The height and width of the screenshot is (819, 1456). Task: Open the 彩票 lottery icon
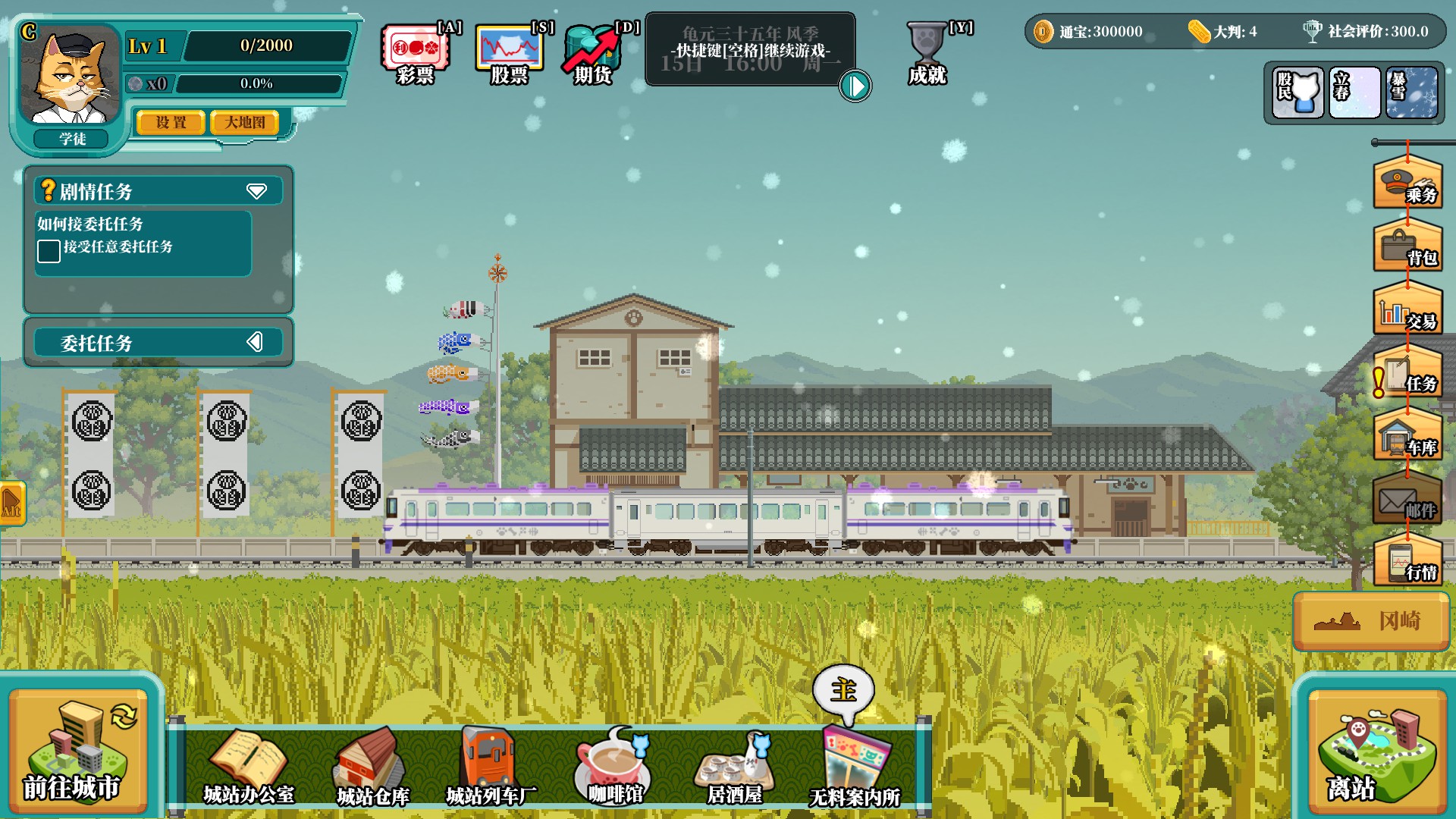(416, 55)
